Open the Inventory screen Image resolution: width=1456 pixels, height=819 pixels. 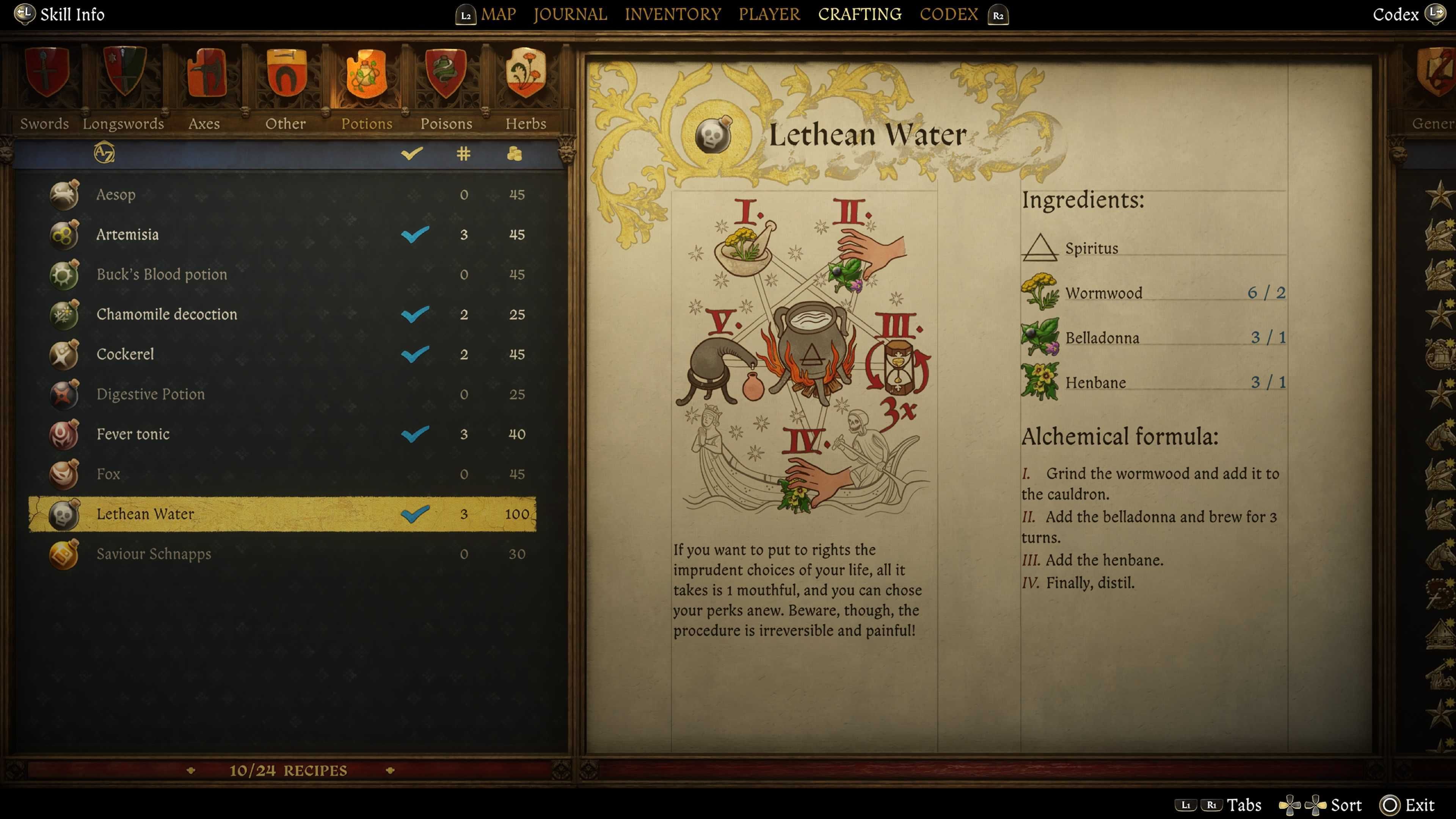[673, 14]
